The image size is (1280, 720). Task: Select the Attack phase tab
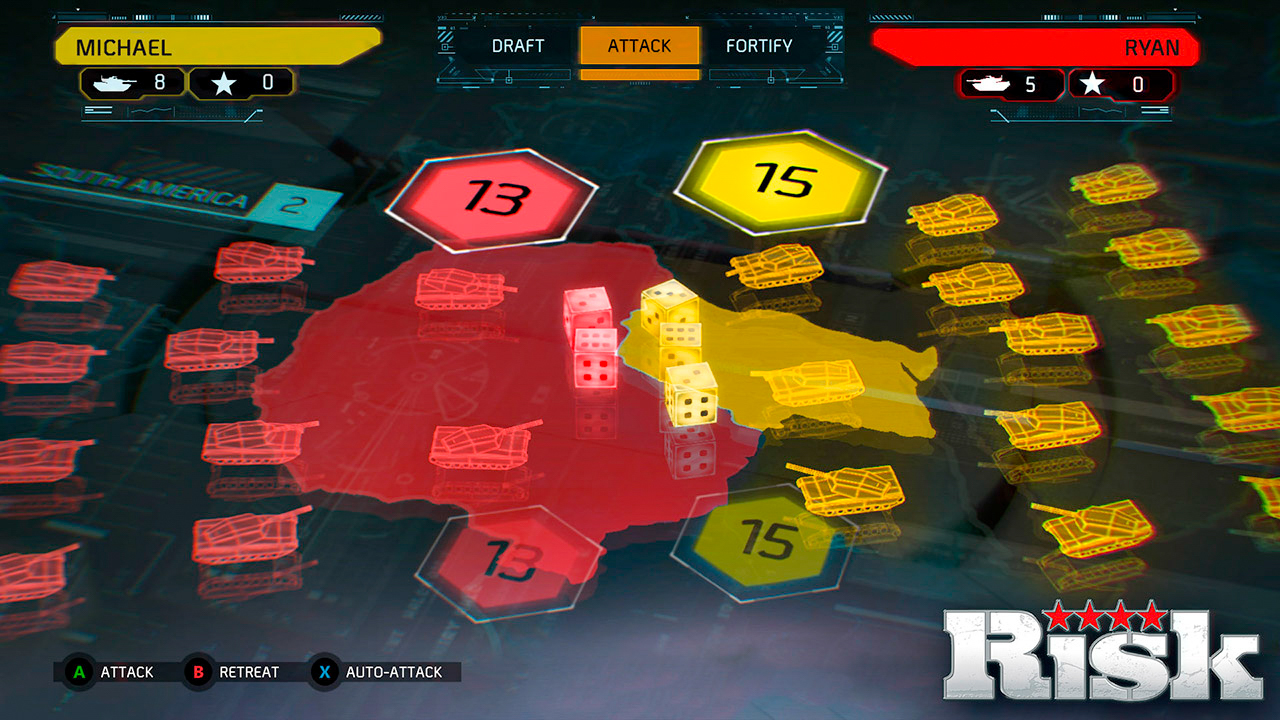[640, 46]
